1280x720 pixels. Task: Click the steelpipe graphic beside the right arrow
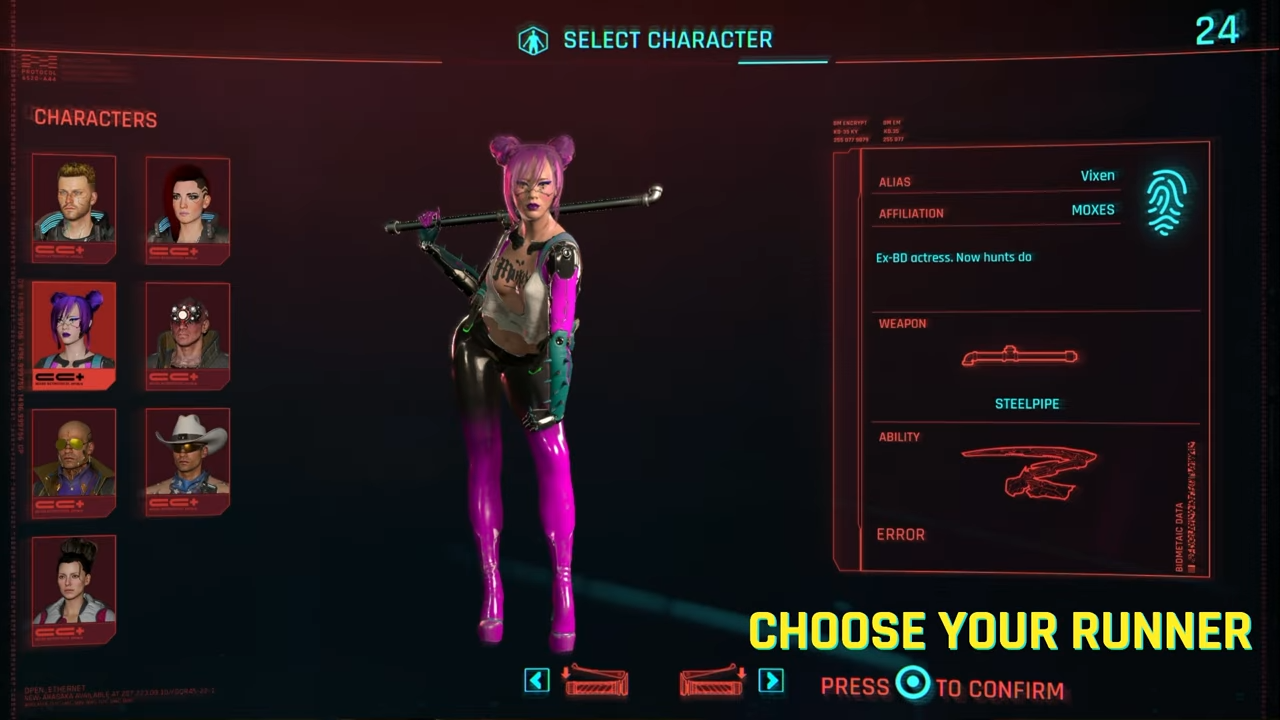[x=712, y=681]
